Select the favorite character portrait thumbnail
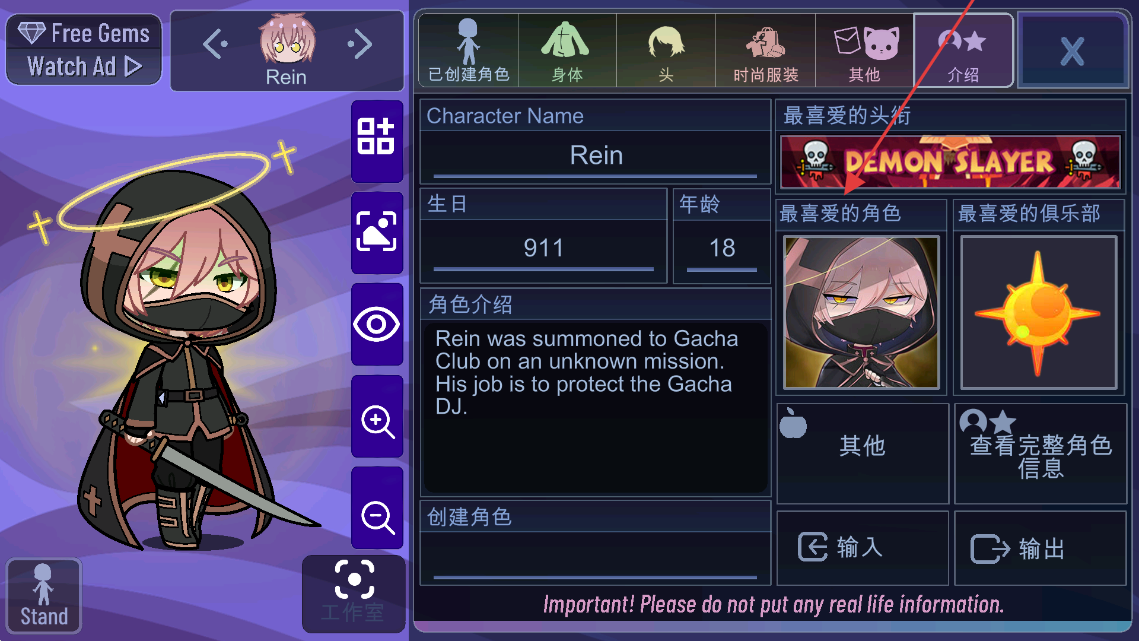The image size is (1139, 641). pos(861,312)
